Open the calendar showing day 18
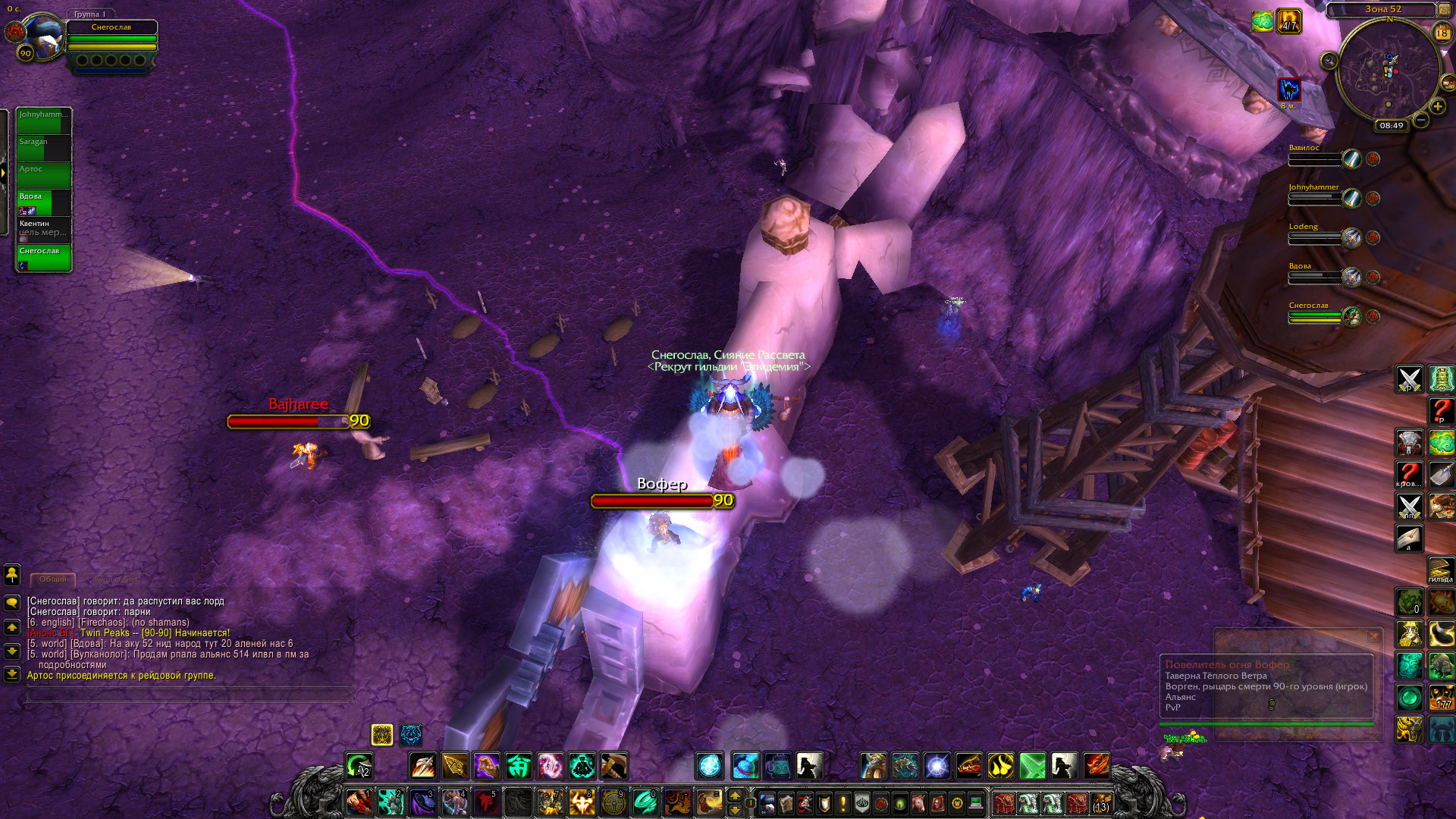 click(x=1442, y=33)
